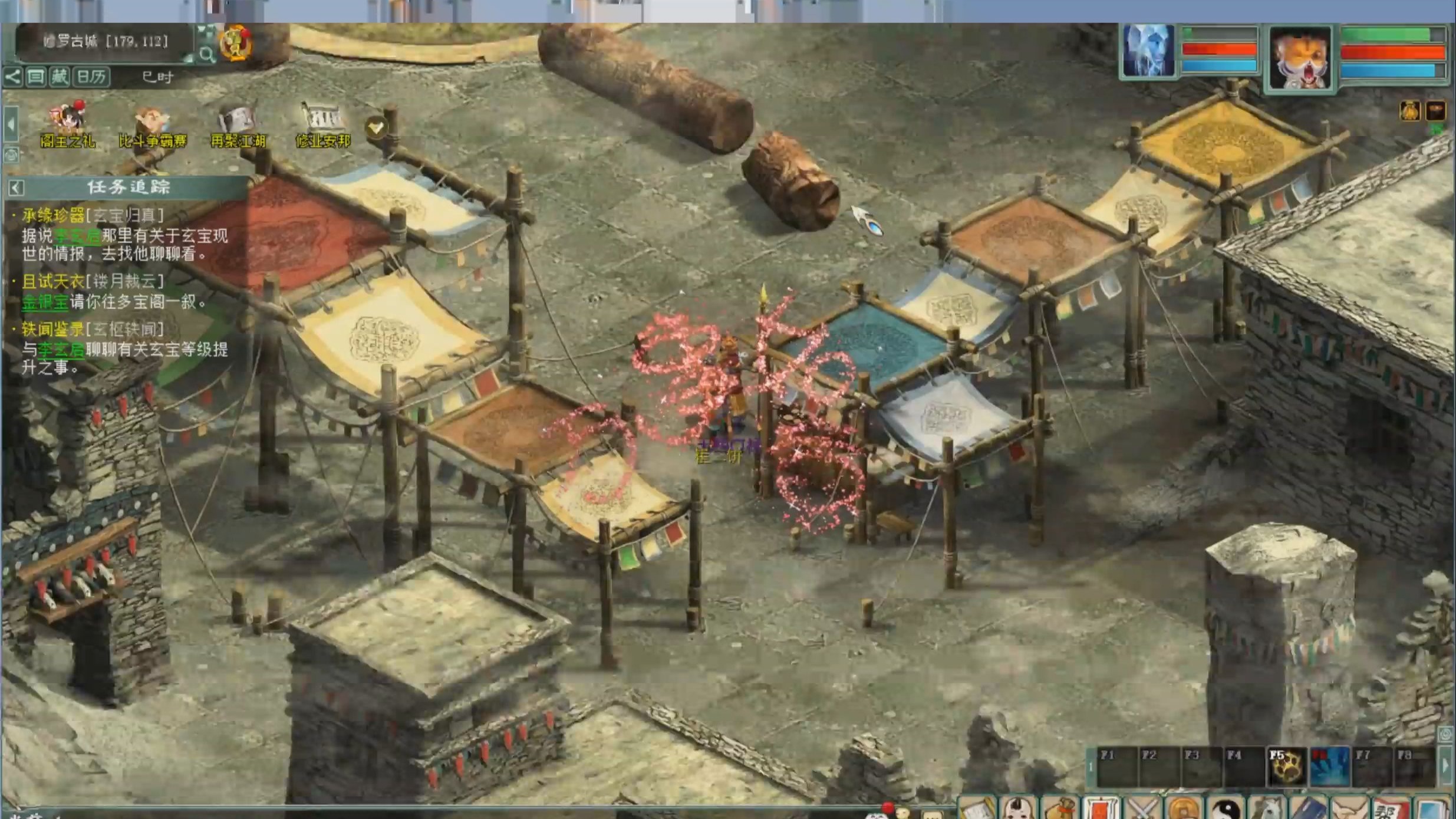Open the 日历 calendar button
This screenshot has width=1456, height=819.
[91, 77]
